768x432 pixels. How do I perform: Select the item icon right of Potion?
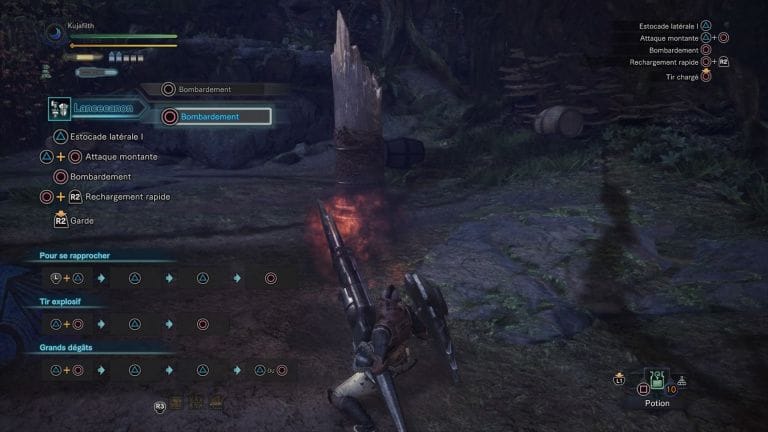tap(683, 380)
